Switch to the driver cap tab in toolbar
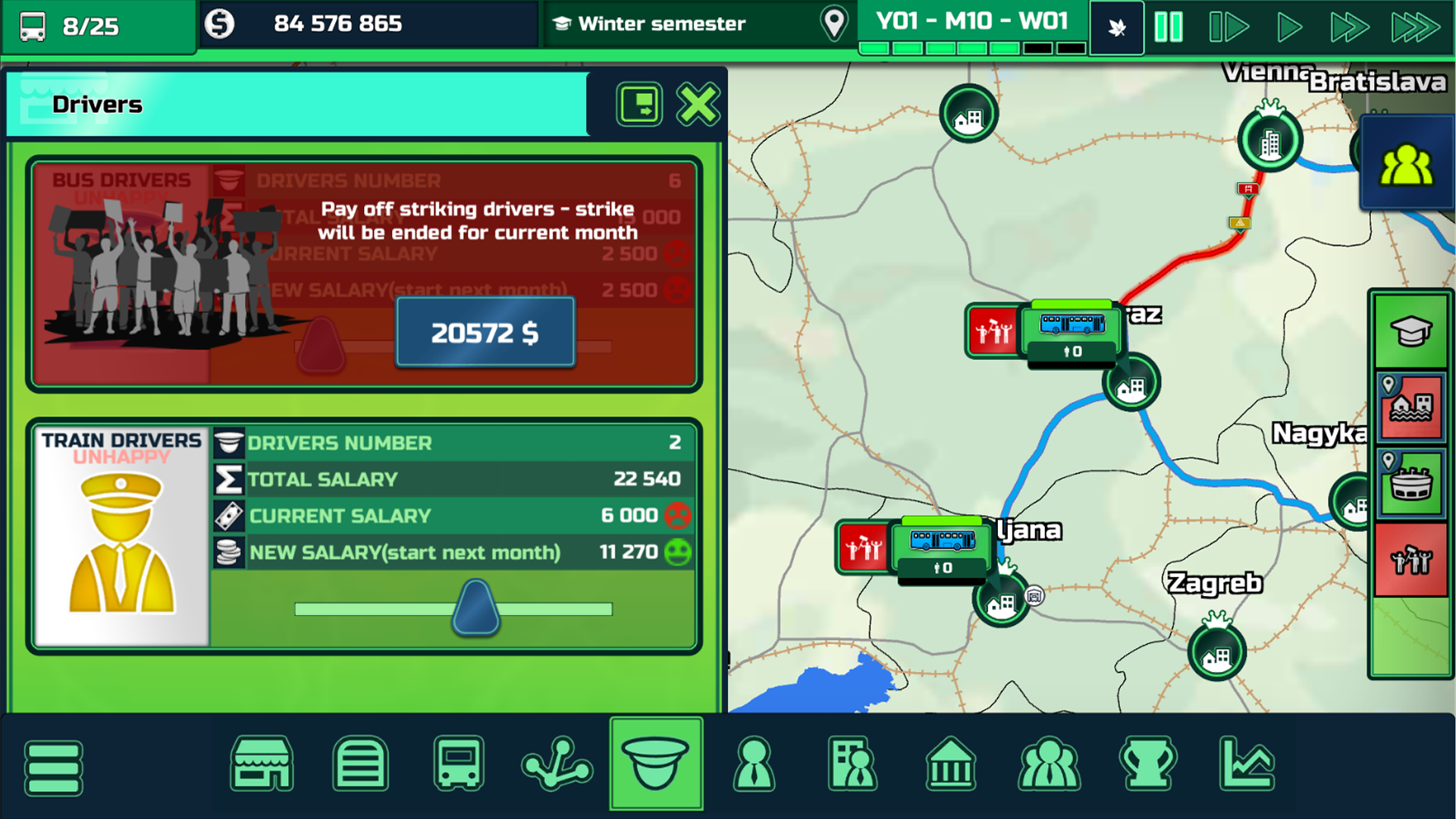This screenshot has height=819, width=1456. coord(656,764)
